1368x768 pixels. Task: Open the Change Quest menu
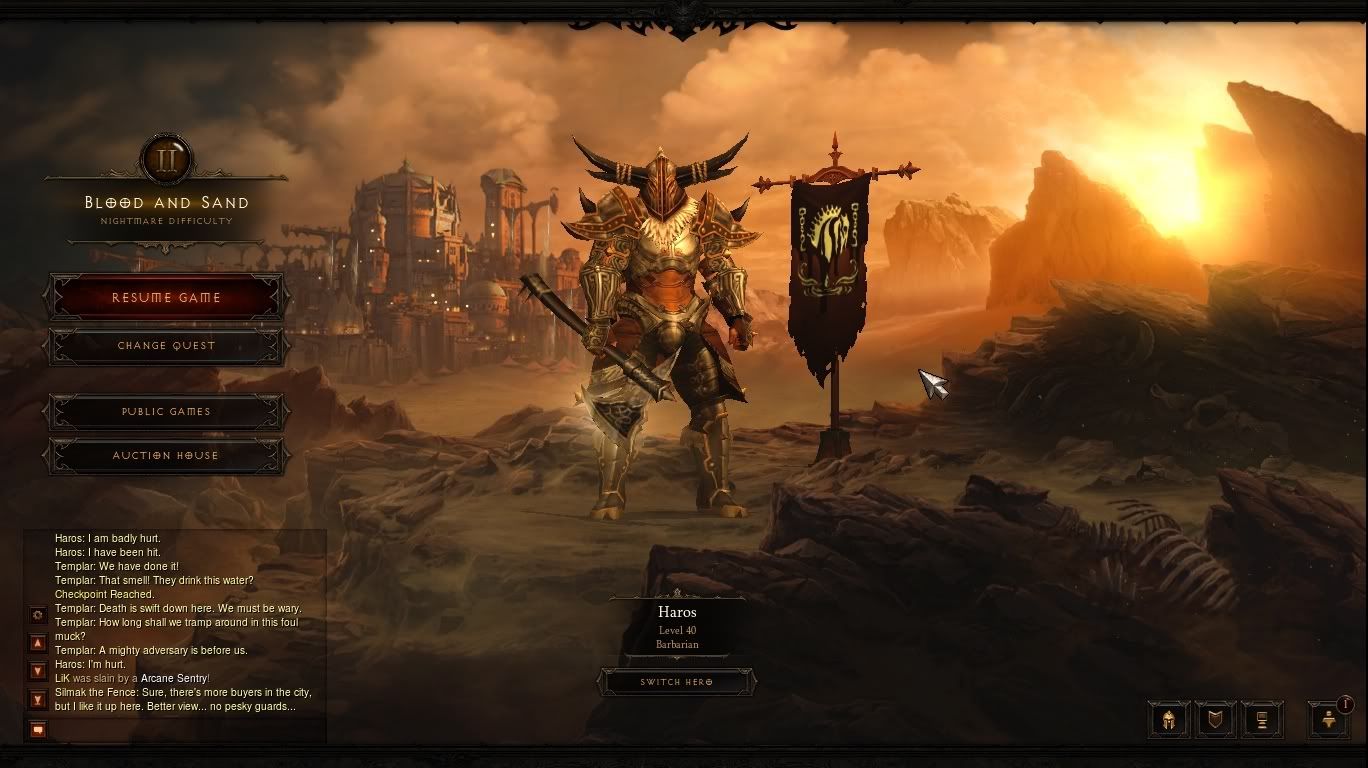coord(166,346)
